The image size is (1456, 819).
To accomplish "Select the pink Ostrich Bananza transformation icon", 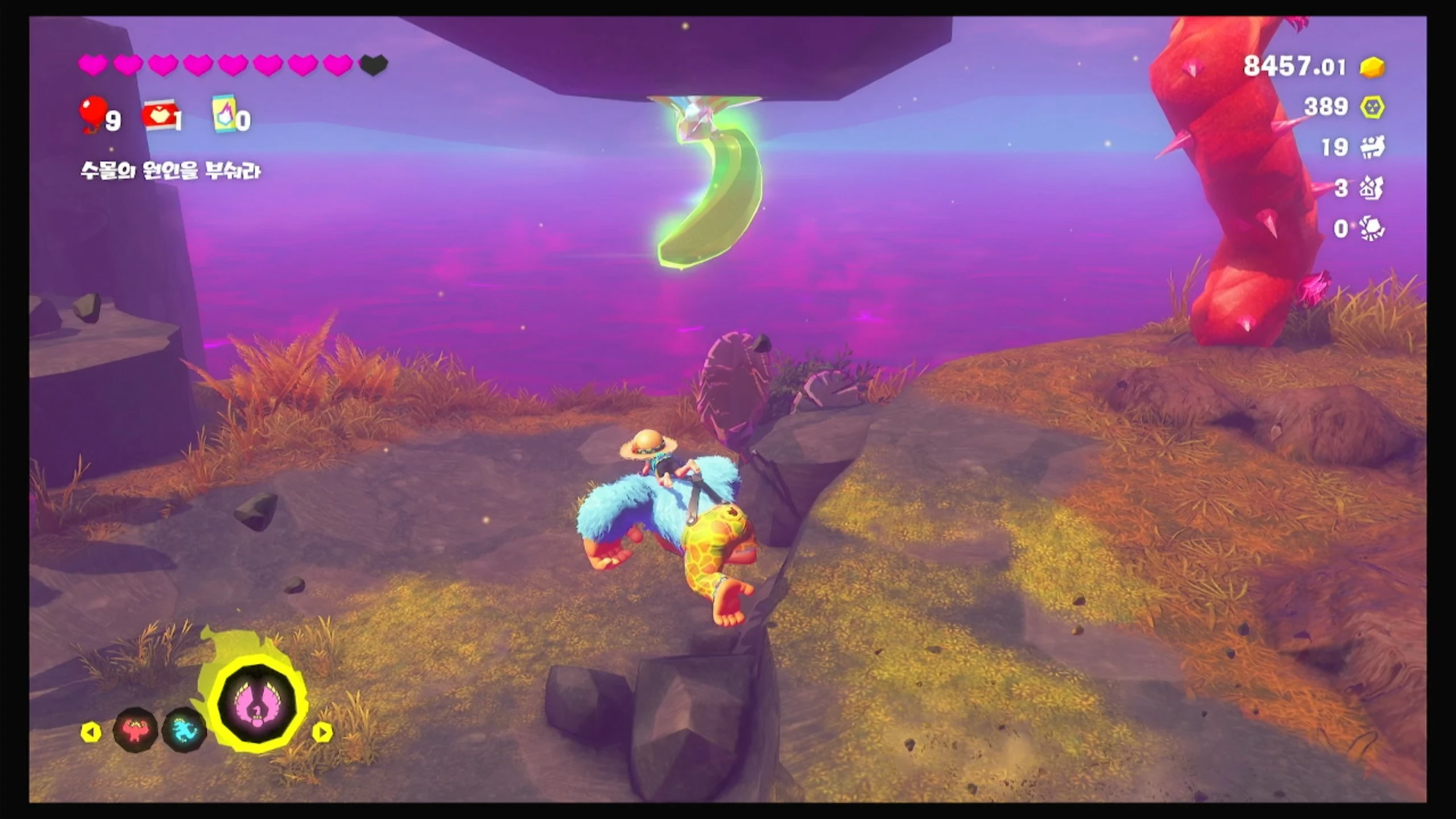I will [x=258, y=707].
